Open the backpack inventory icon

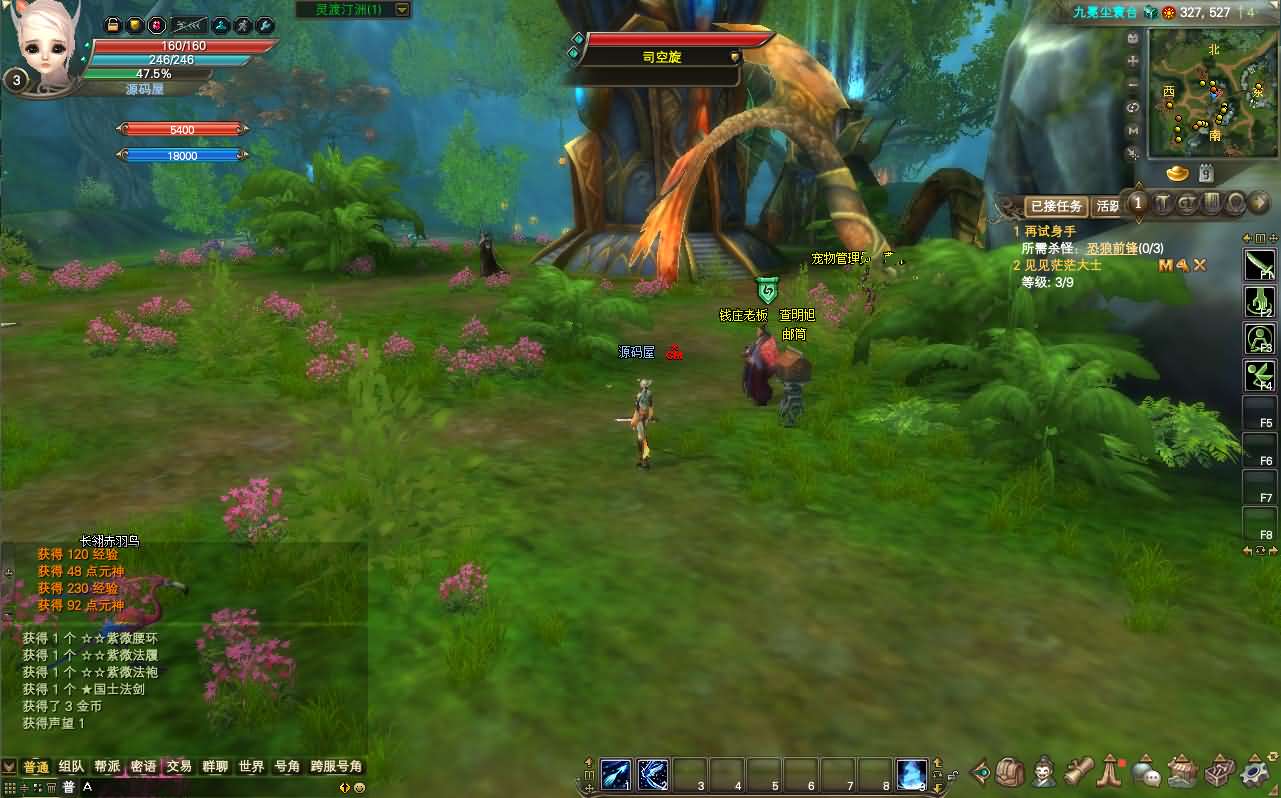click(1010, 772)
